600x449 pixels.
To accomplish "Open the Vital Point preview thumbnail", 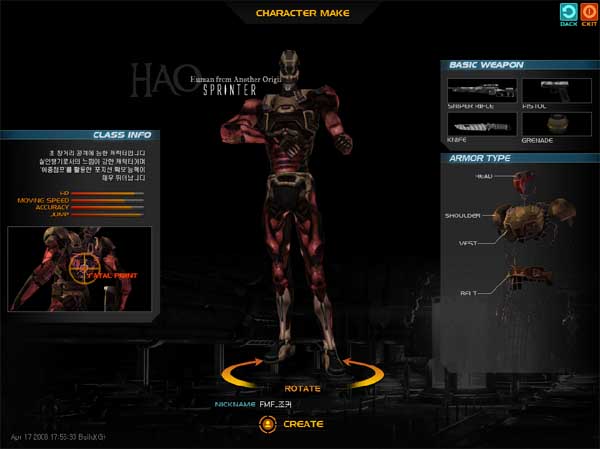I will (x=79, y=266).
